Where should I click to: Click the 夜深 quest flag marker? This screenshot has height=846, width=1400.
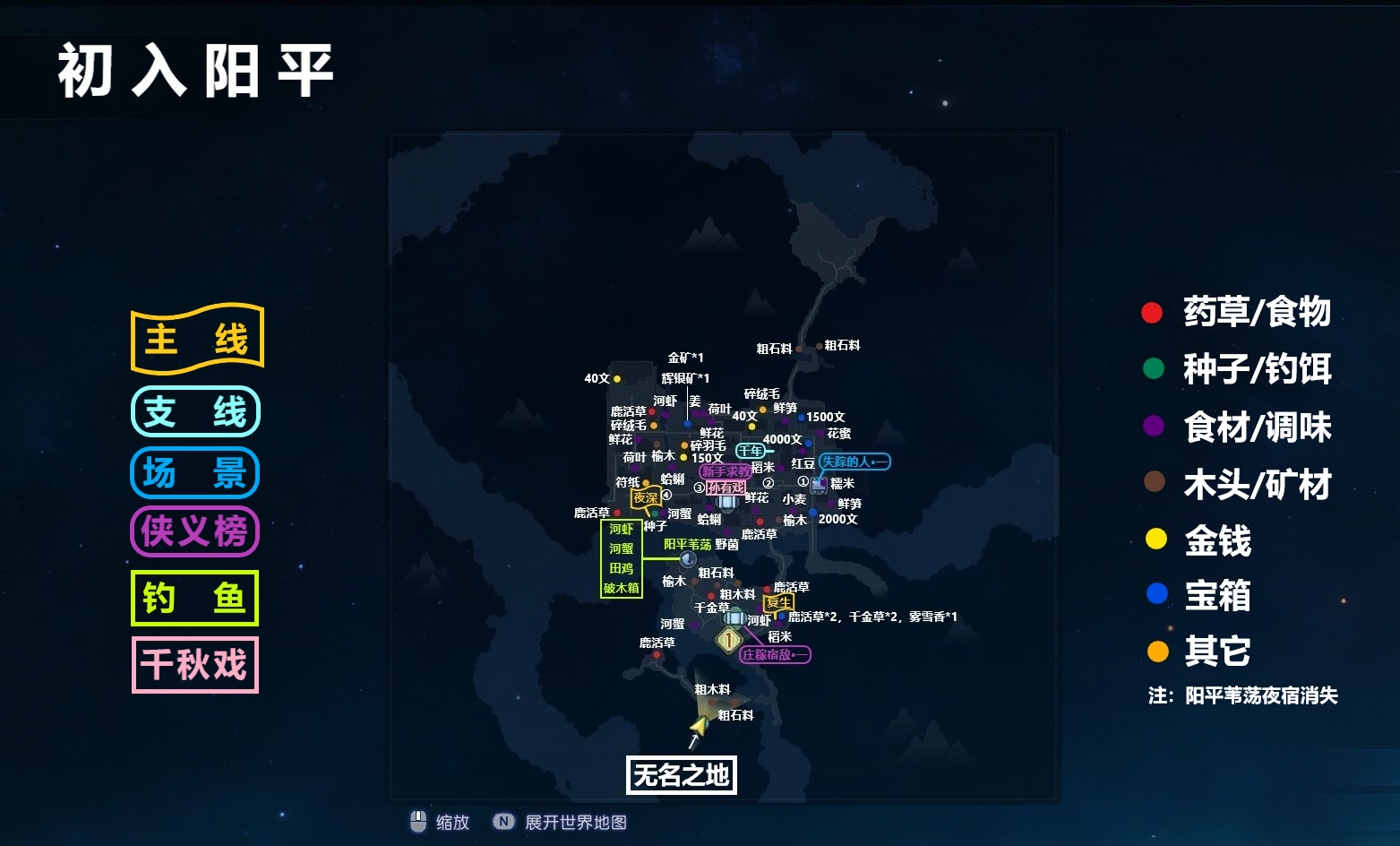pyautogui.click(x=648, y=496)
